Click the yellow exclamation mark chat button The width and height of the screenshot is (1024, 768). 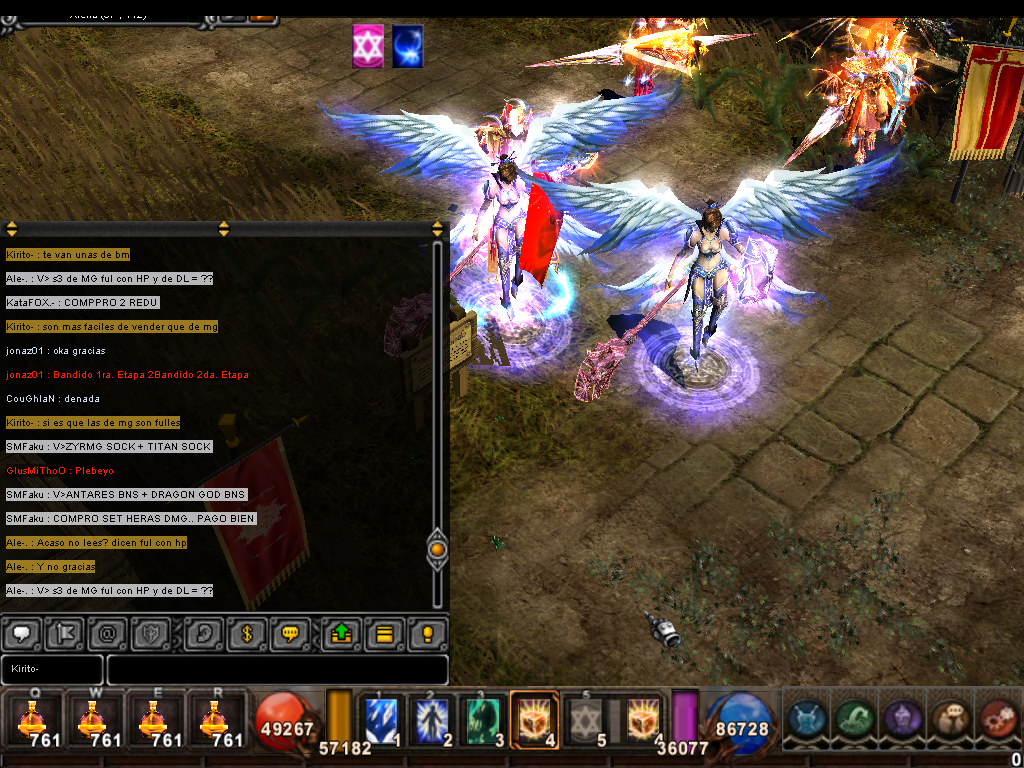point(428,633)
